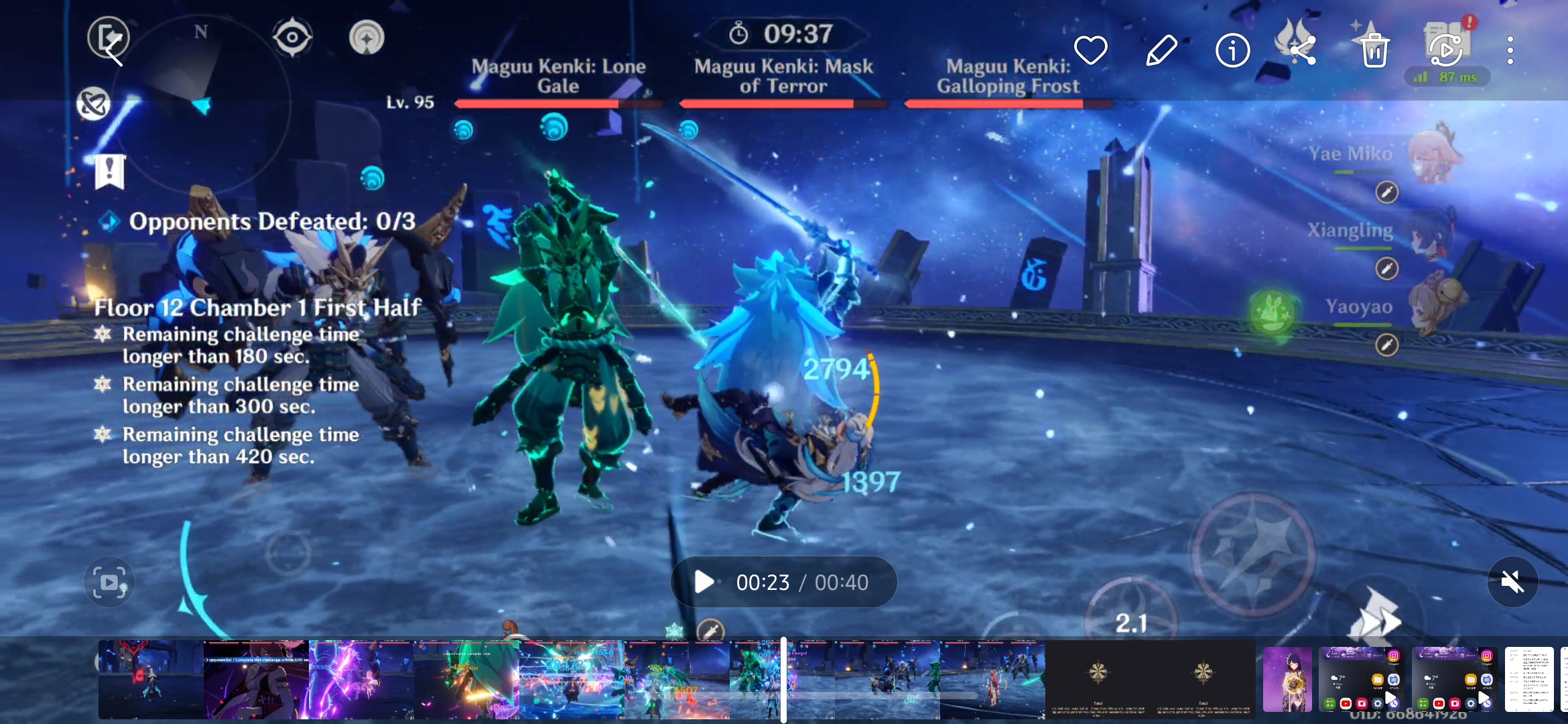Tap the network latency 87 ms indicator
Image resolution: width=1568 pixels, height=724 pixels.
pos(1447,77)
